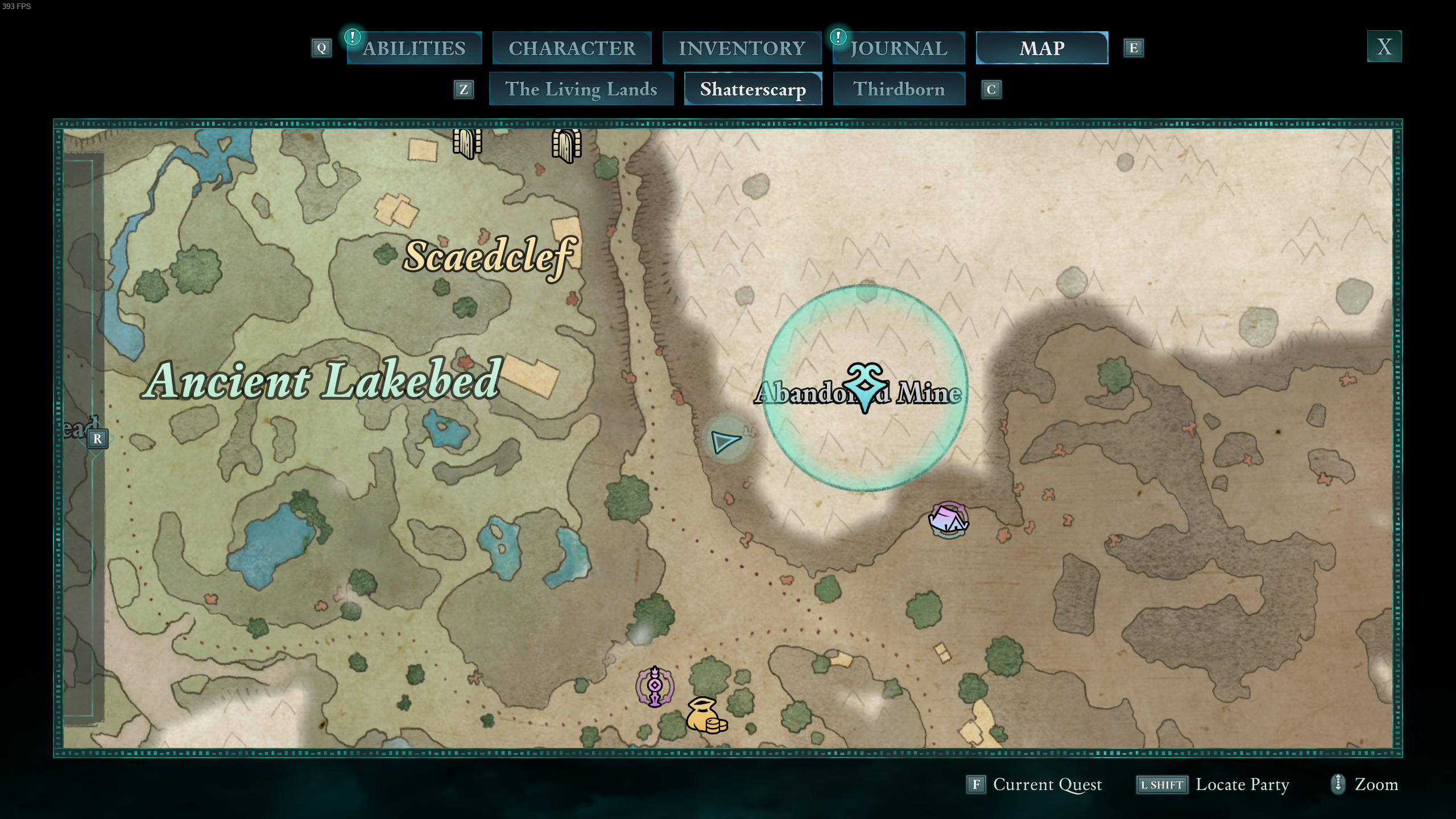Click the Scaedclef location label
Viewport: 1456px width, 819px height.
click(489, 257)
